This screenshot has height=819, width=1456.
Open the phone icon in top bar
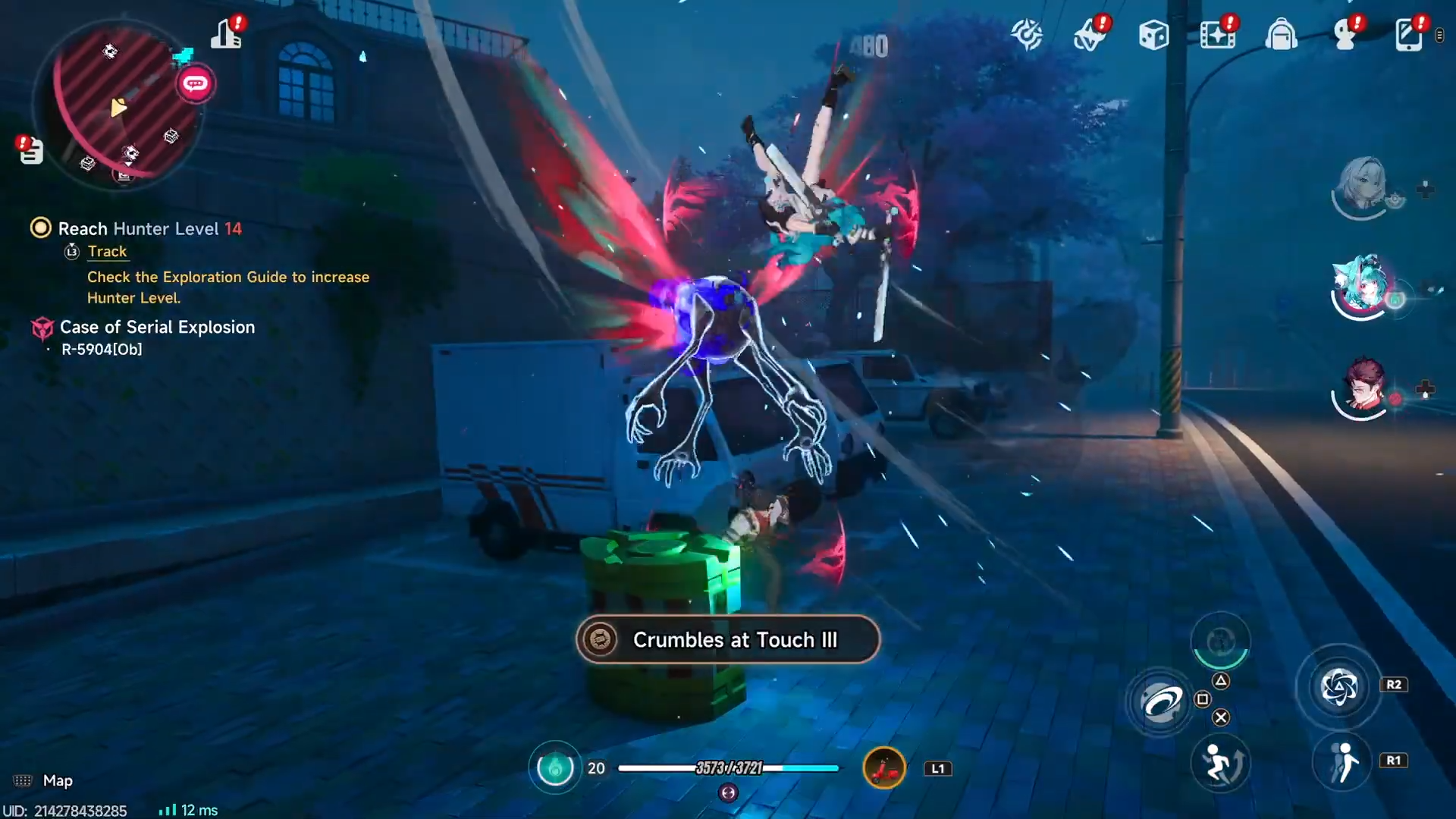1408,35
